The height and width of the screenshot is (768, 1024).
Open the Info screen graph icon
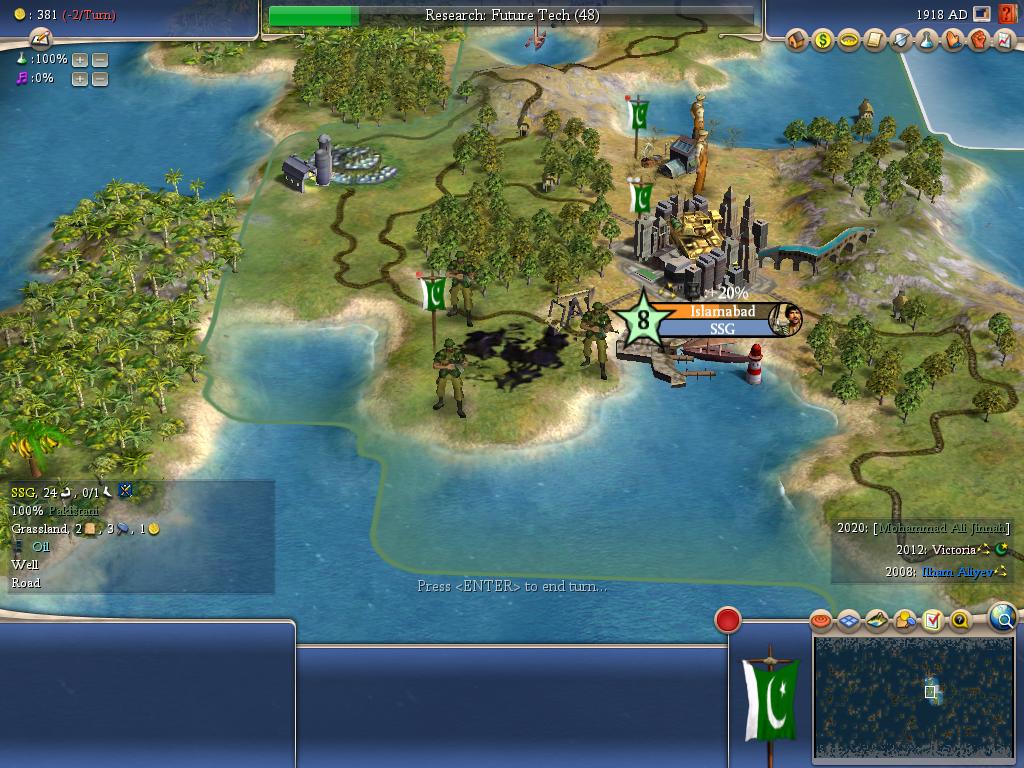[x=1005, y=41]
